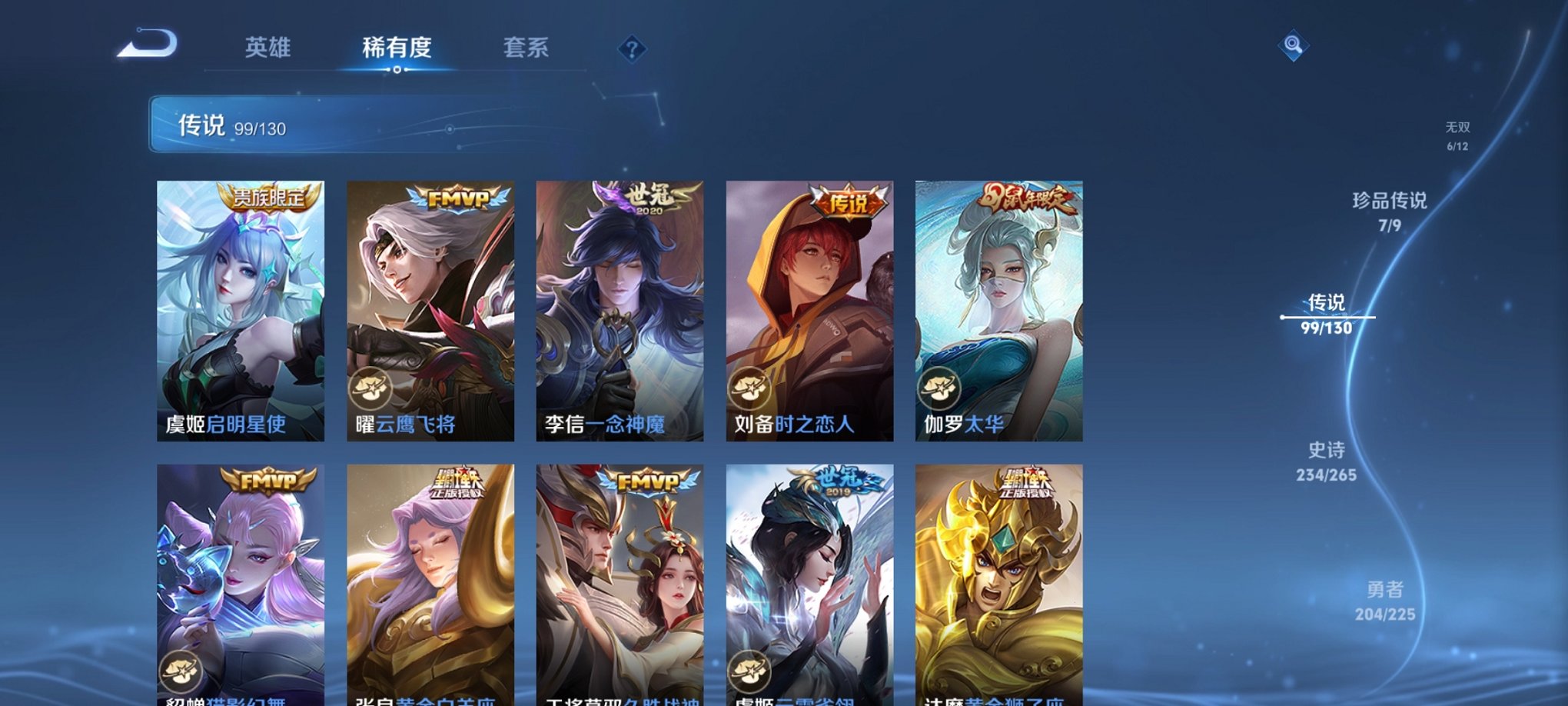Expand the 无双 6/12 category

point(1457,133)
